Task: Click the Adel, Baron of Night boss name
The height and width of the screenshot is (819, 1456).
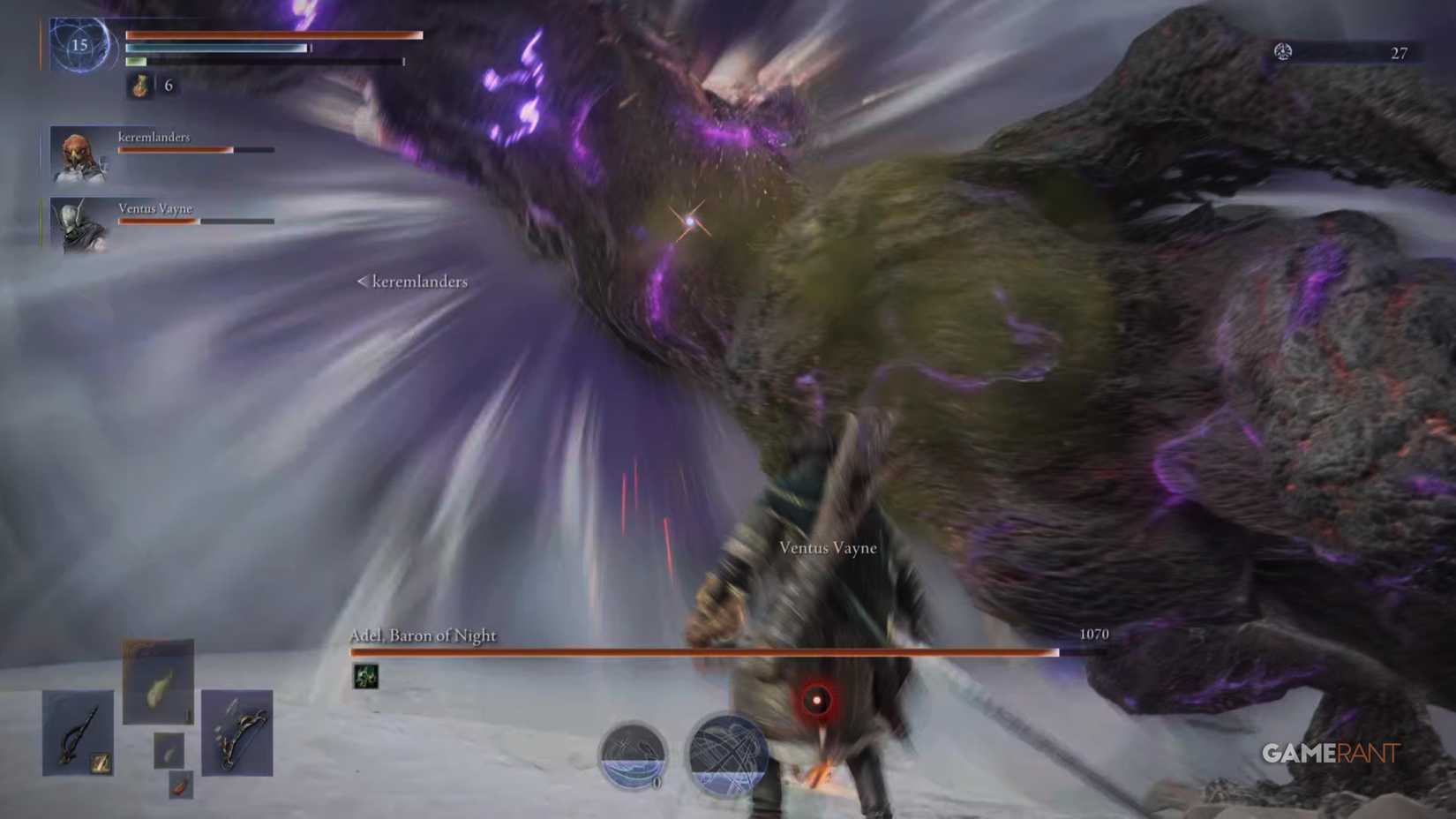Action: [423, 635]
